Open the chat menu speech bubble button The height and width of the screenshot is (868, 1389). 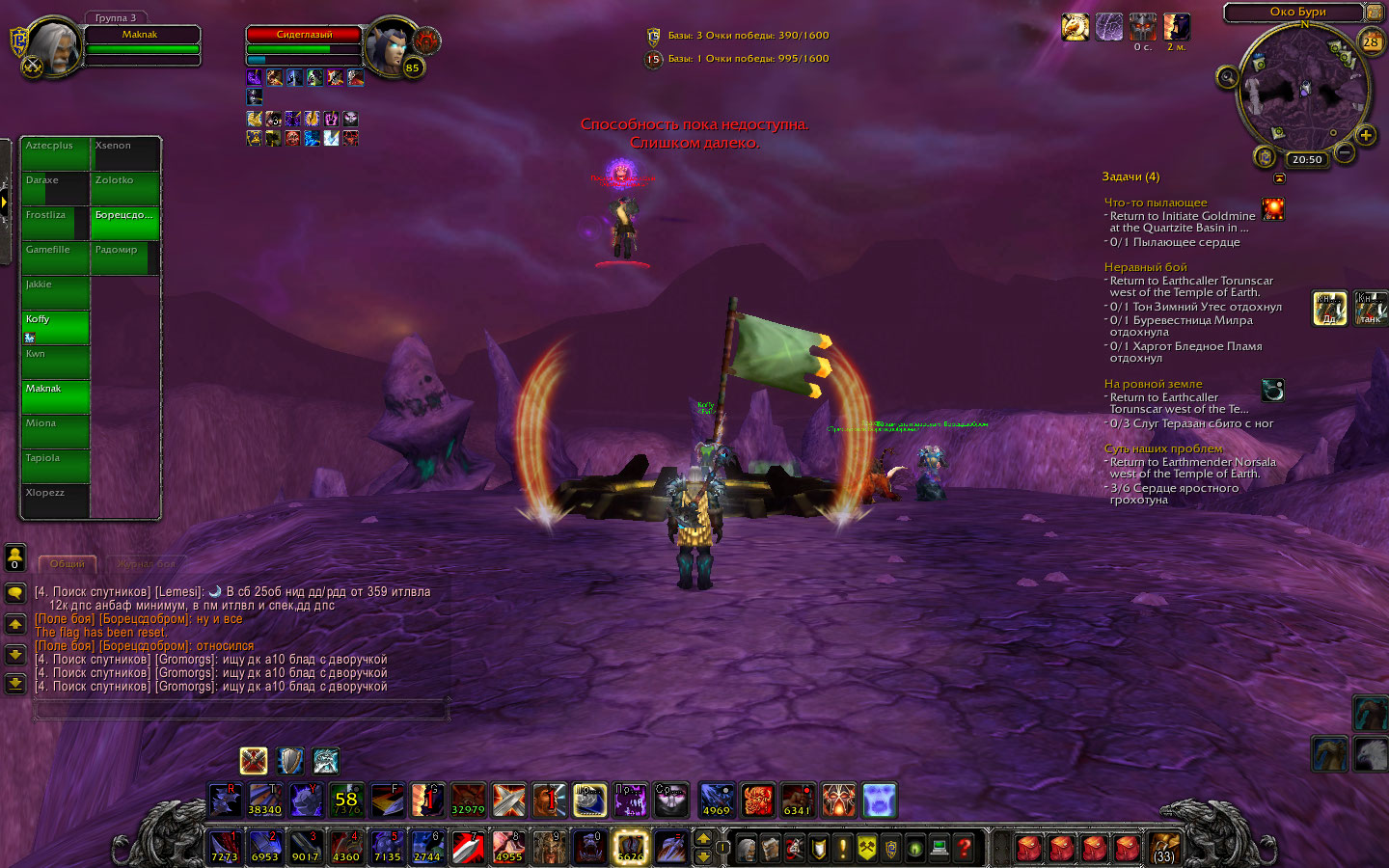coord(15,592)
